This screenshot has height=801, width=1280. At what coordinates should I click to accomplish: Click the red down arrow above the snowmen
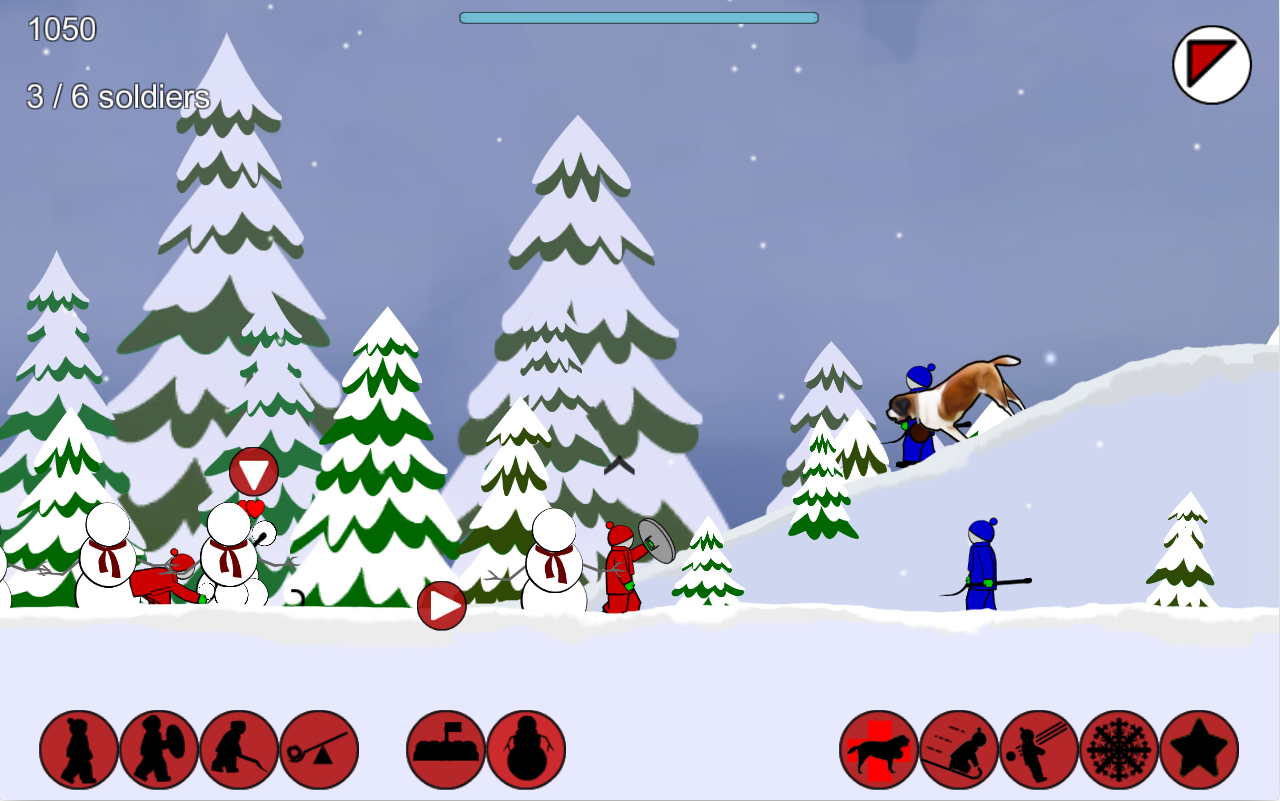pyautogui.click(x=252, y=470)
